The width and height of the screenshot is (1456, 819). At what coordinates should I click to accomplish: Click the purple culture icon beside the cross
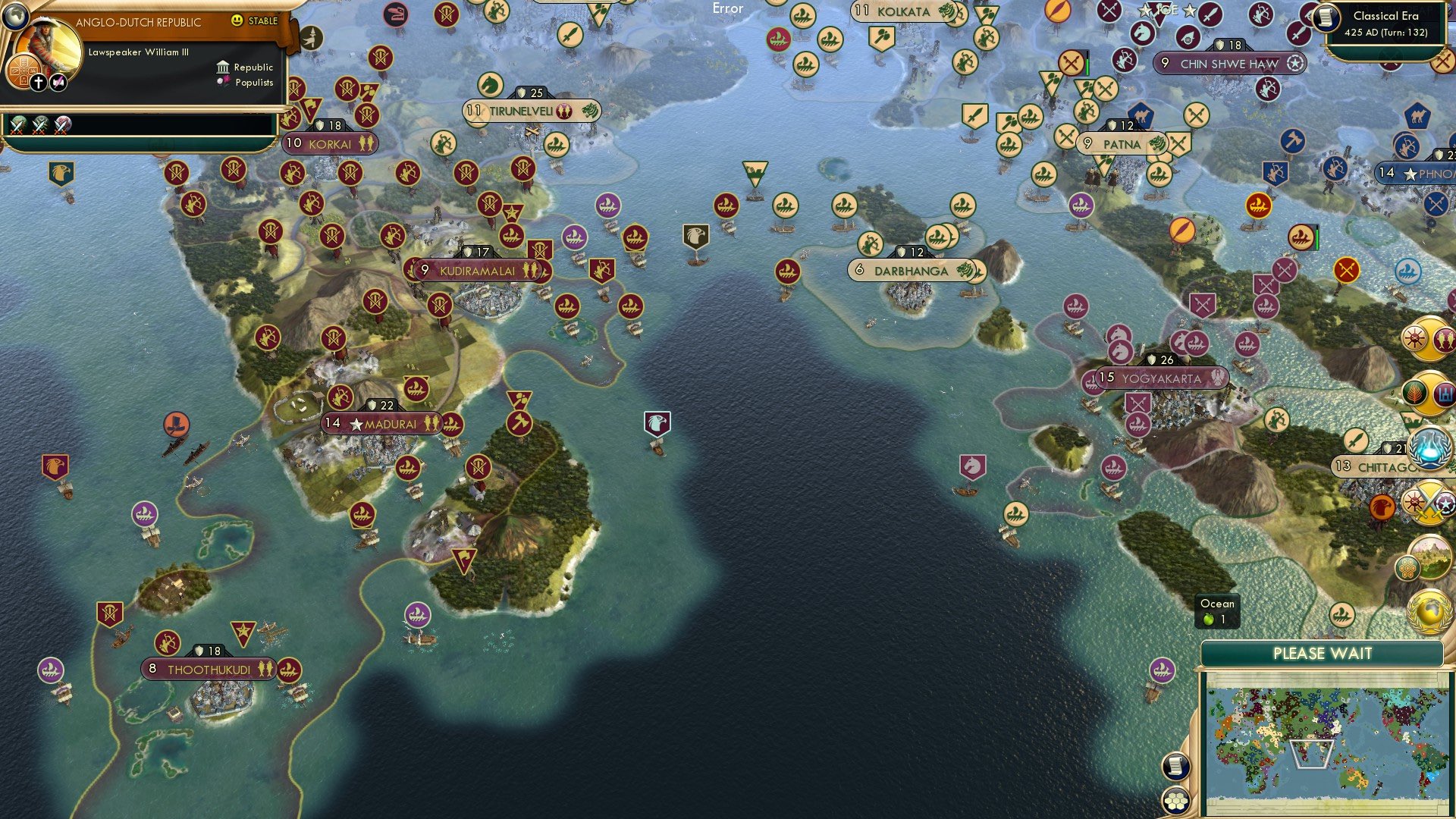(58, 81)
